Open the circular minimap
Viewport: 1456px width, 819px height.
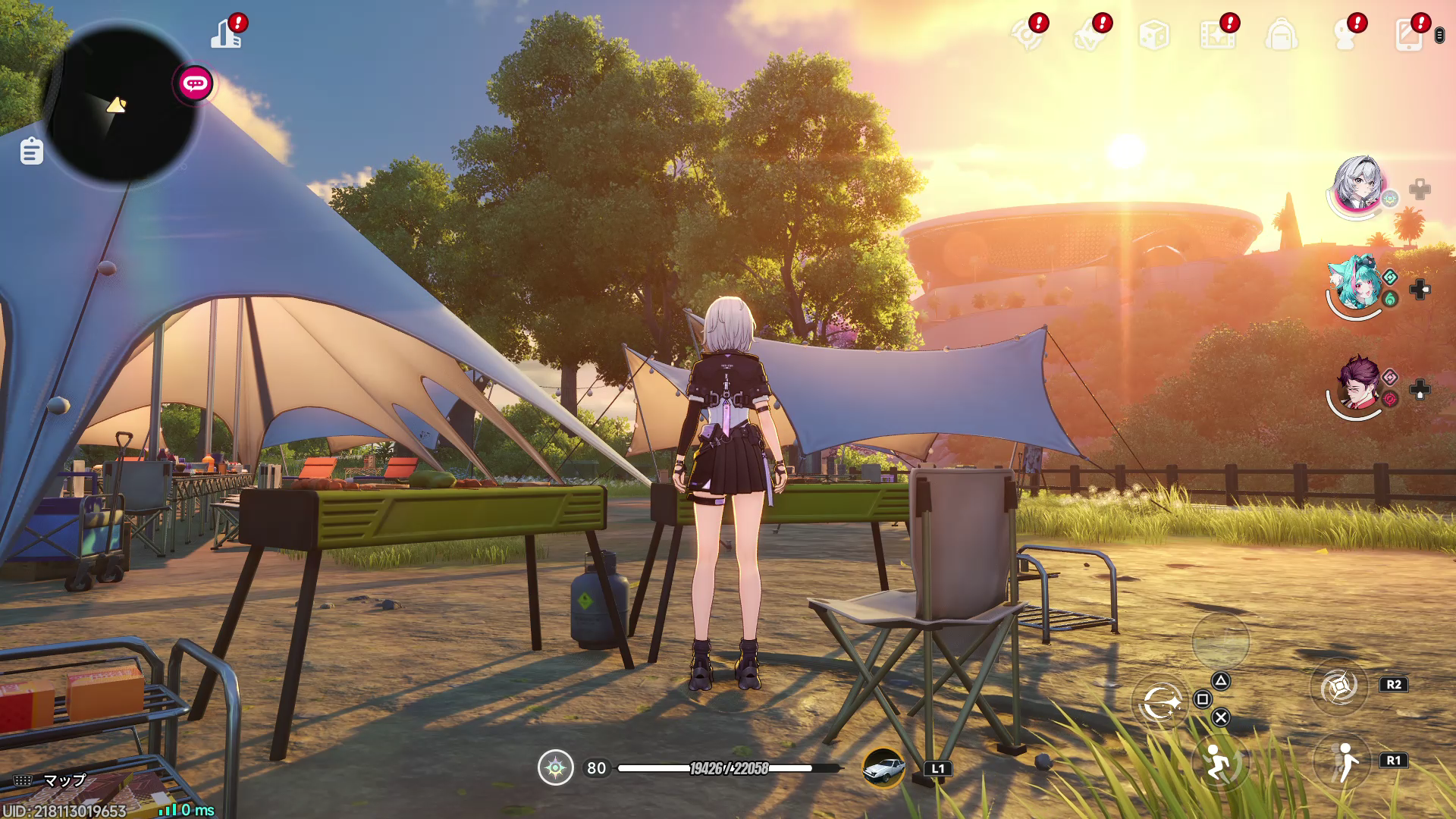pos(120,105)
